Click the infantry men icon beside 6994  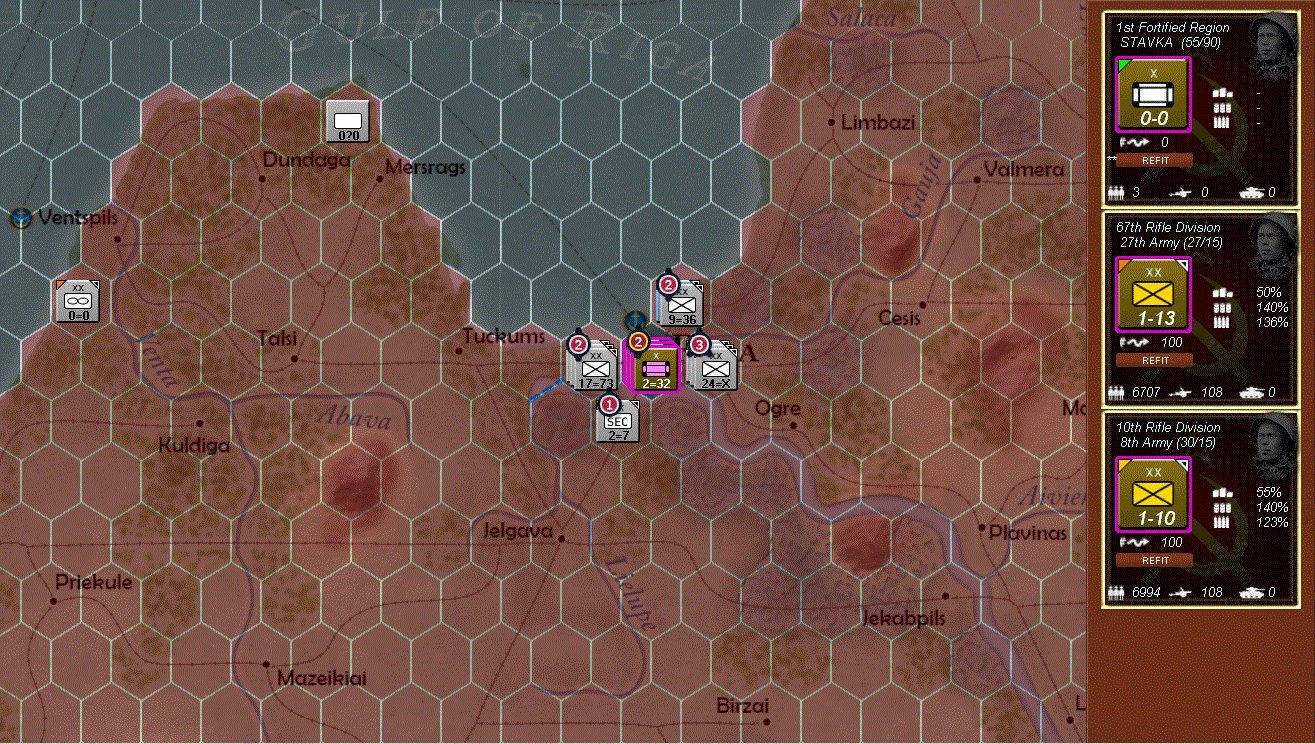point(1116,592)
